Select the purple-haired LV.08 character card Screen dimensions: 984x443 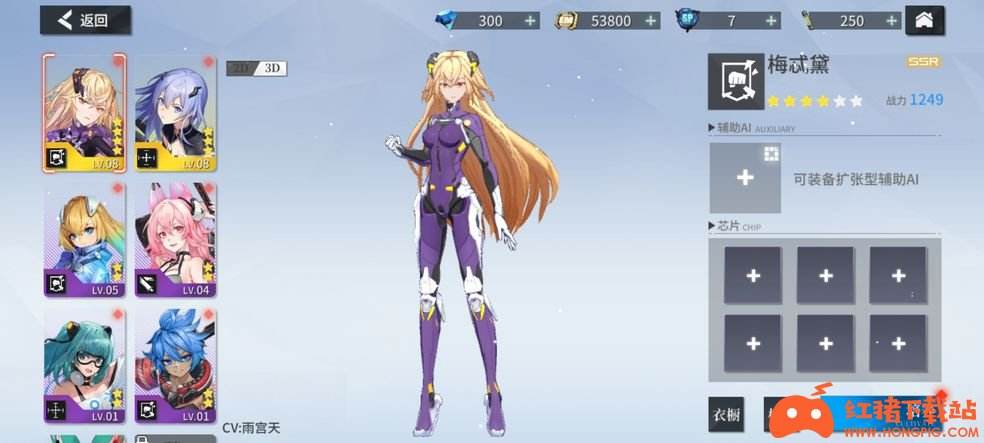pos(175,112)
